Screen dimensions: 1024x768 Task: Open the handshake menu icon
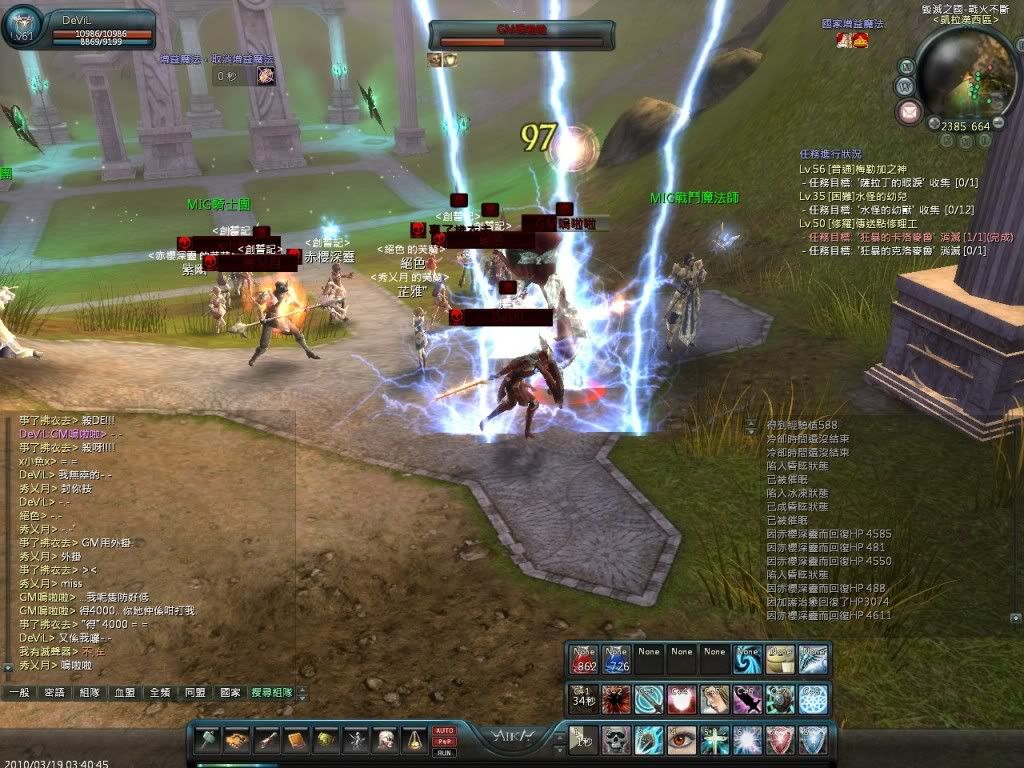click(x=237, y=741)
